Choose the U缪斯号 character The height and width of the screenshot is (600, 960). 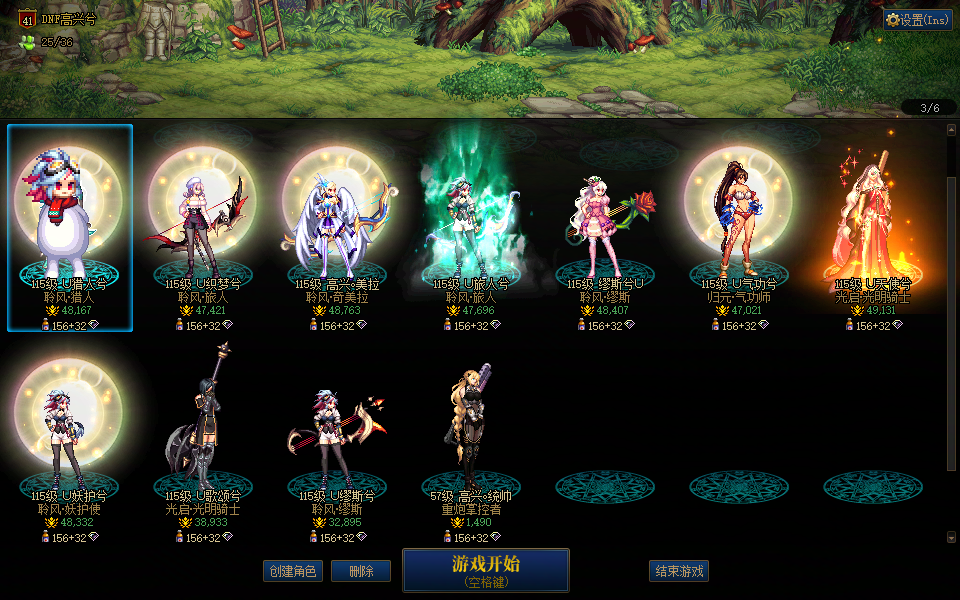coord(338,440)
